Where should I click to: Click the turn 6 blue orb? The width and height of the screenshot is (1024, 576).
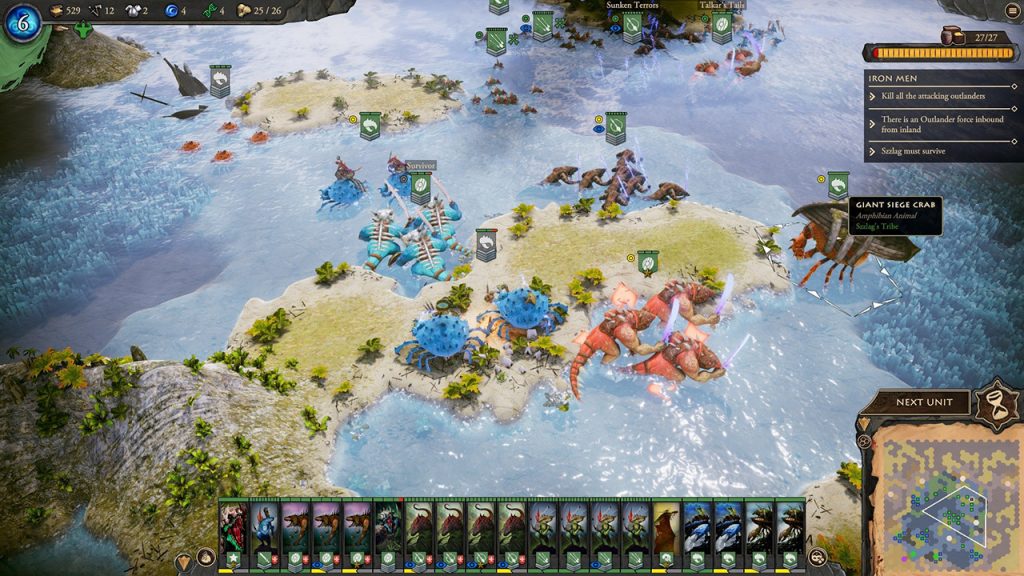(22, 22)
